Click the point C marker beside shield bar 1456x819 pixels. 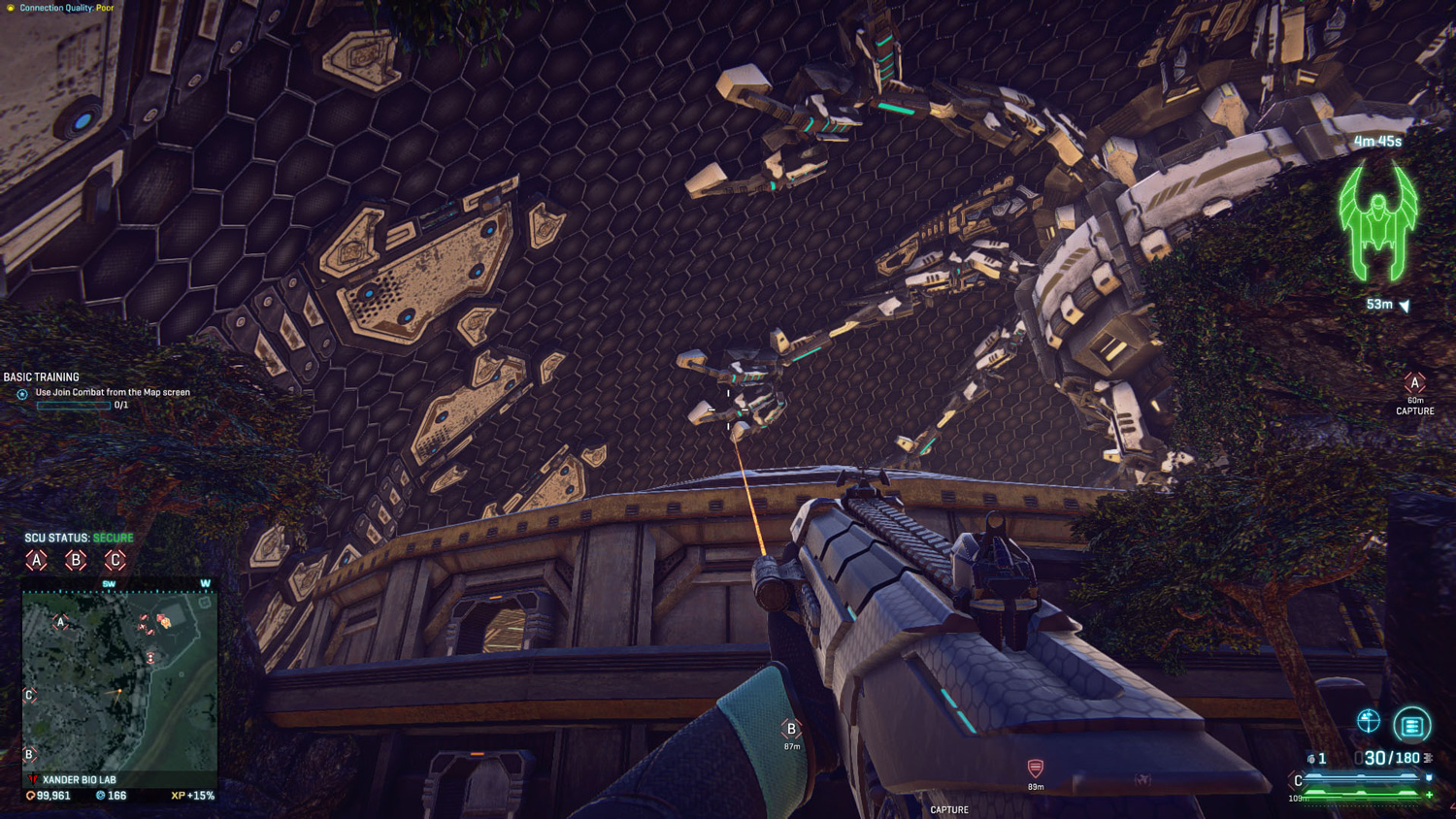[x=1298, y=781]
